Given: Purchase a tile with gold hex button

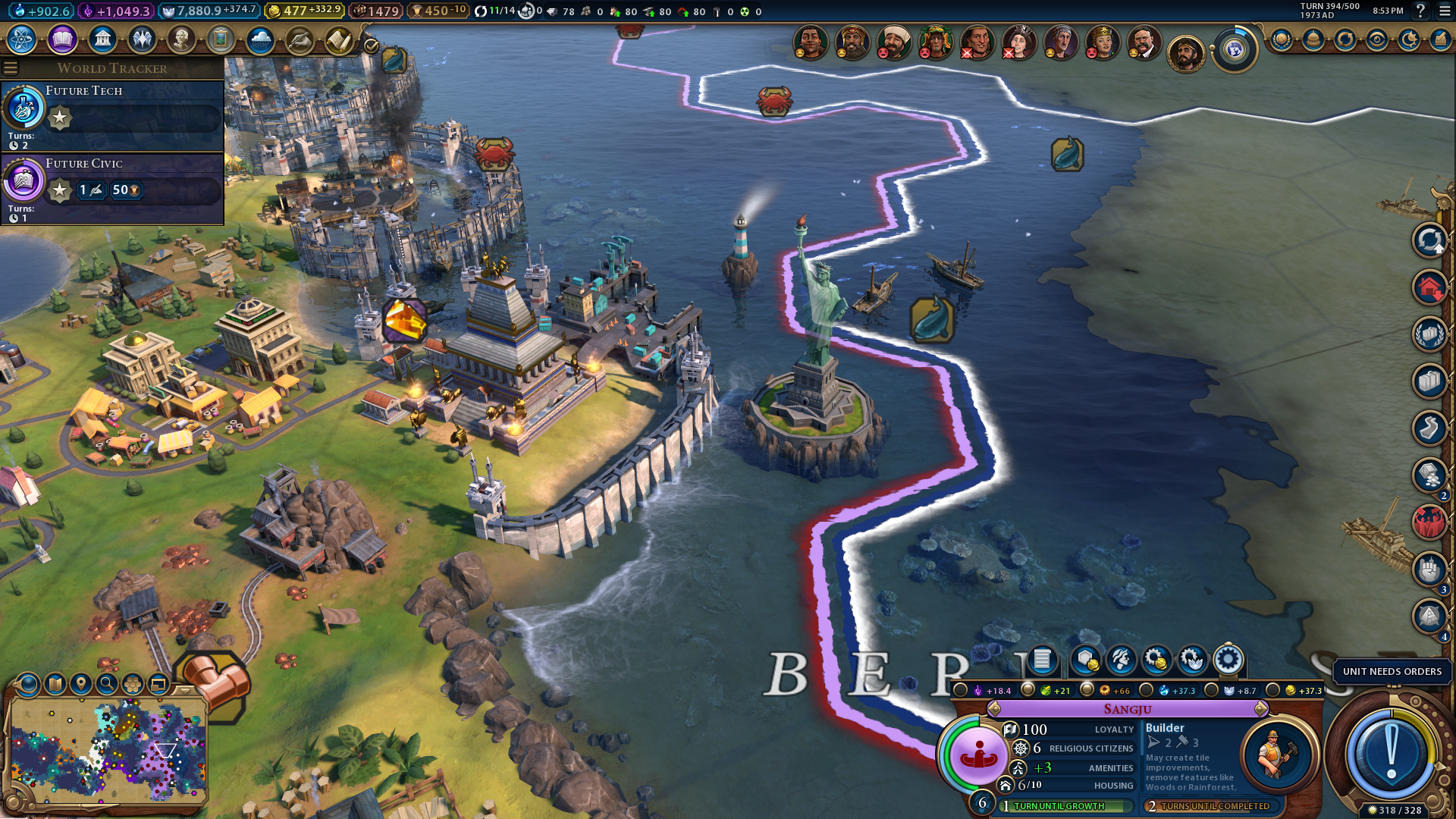Looking at the screenshot, I should (1085, 661).
